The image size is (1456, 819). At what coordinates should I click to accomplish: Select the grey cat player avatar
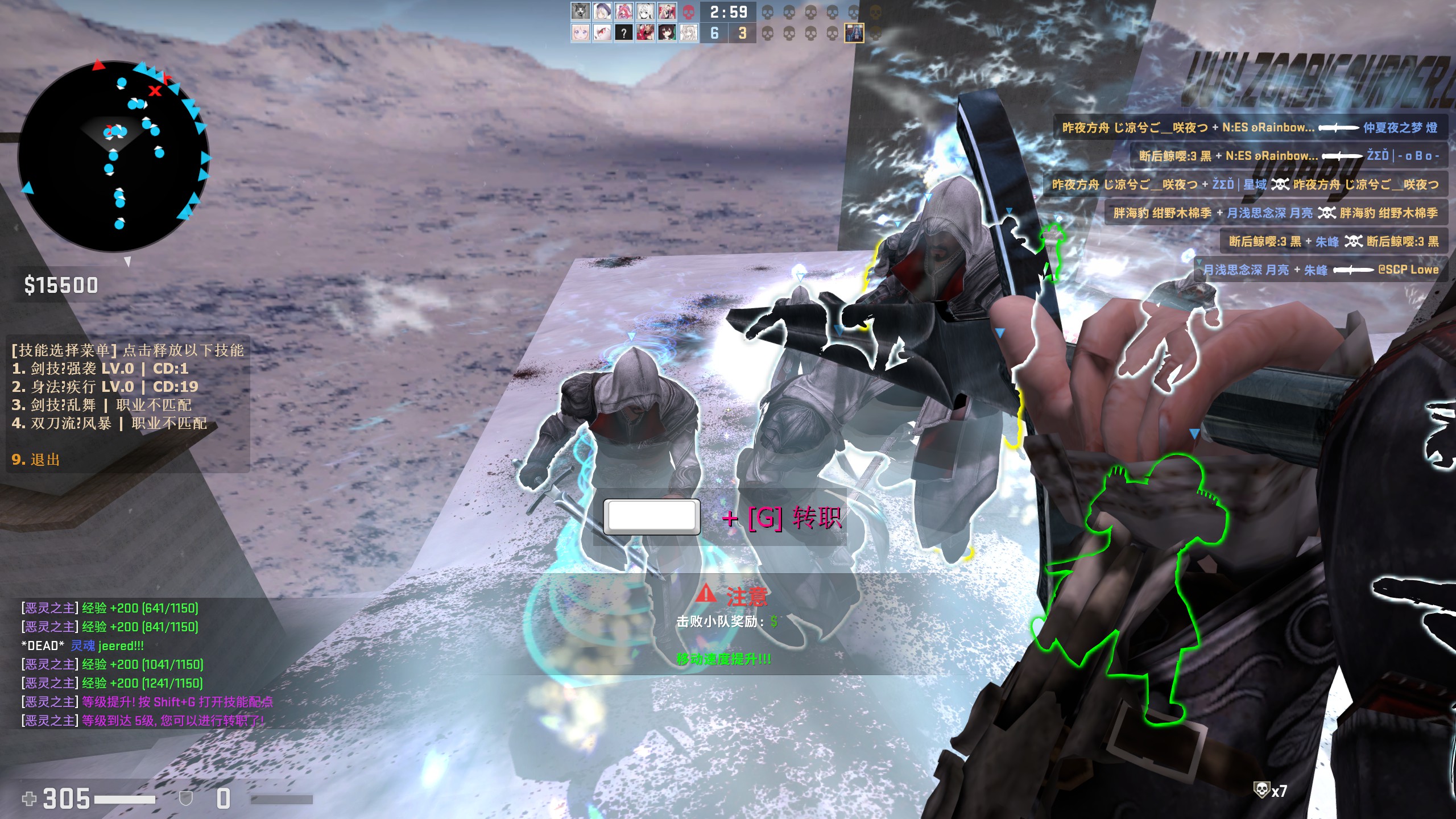pos(580,11)
